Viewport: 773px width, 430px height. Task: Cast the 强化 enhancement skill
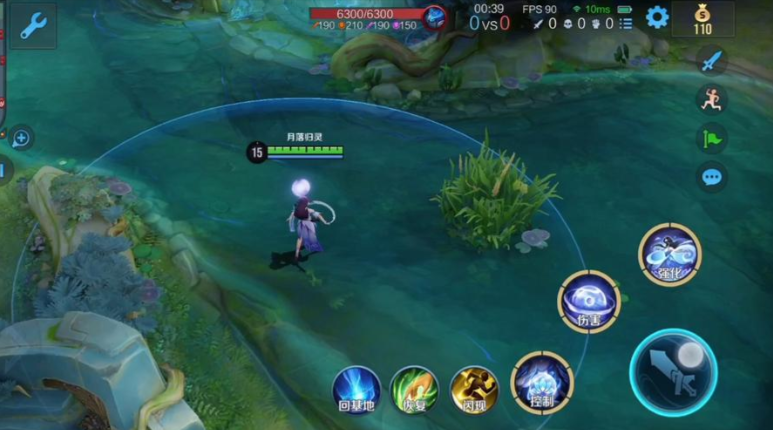[x=669, y=254]
